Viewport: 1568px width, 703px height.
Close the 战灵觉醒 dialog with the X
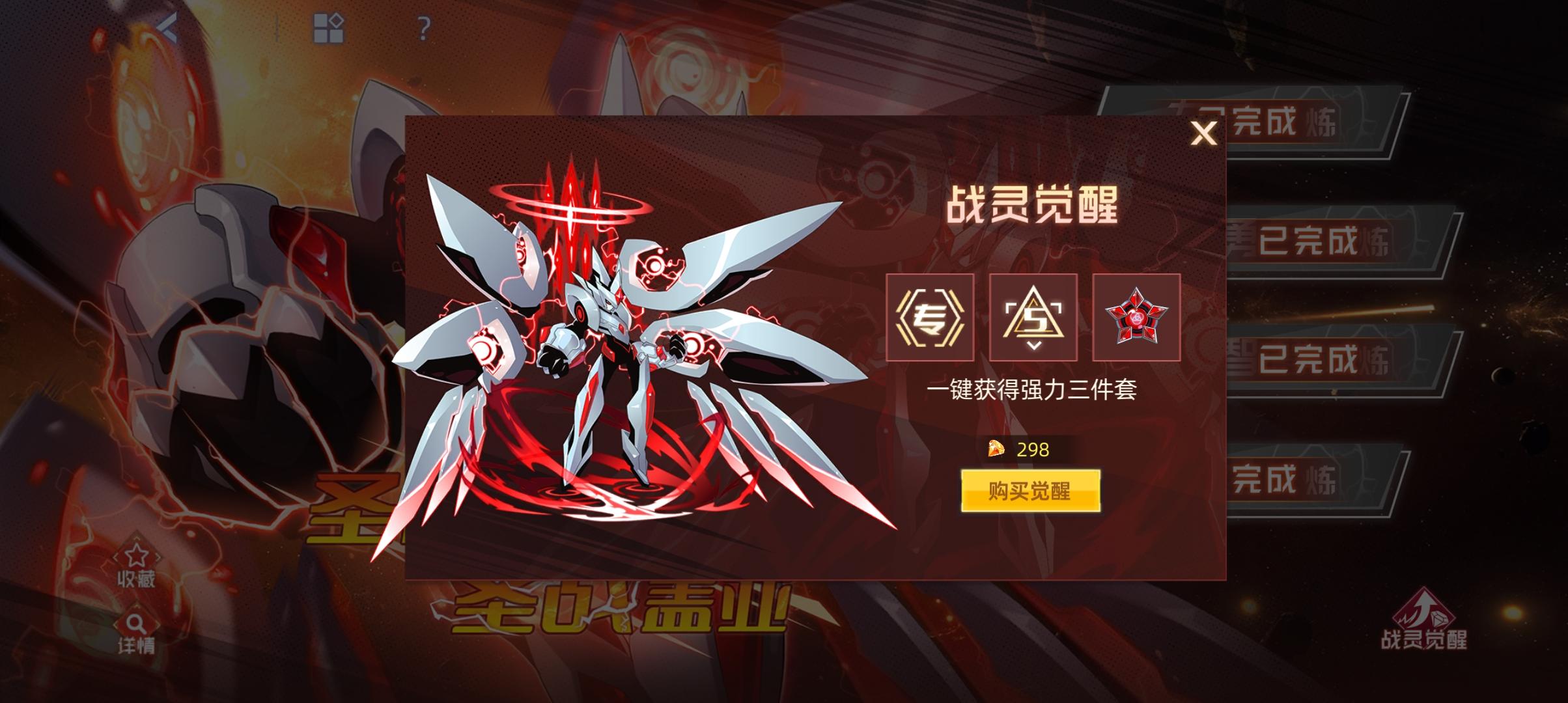click(1203, 133)
